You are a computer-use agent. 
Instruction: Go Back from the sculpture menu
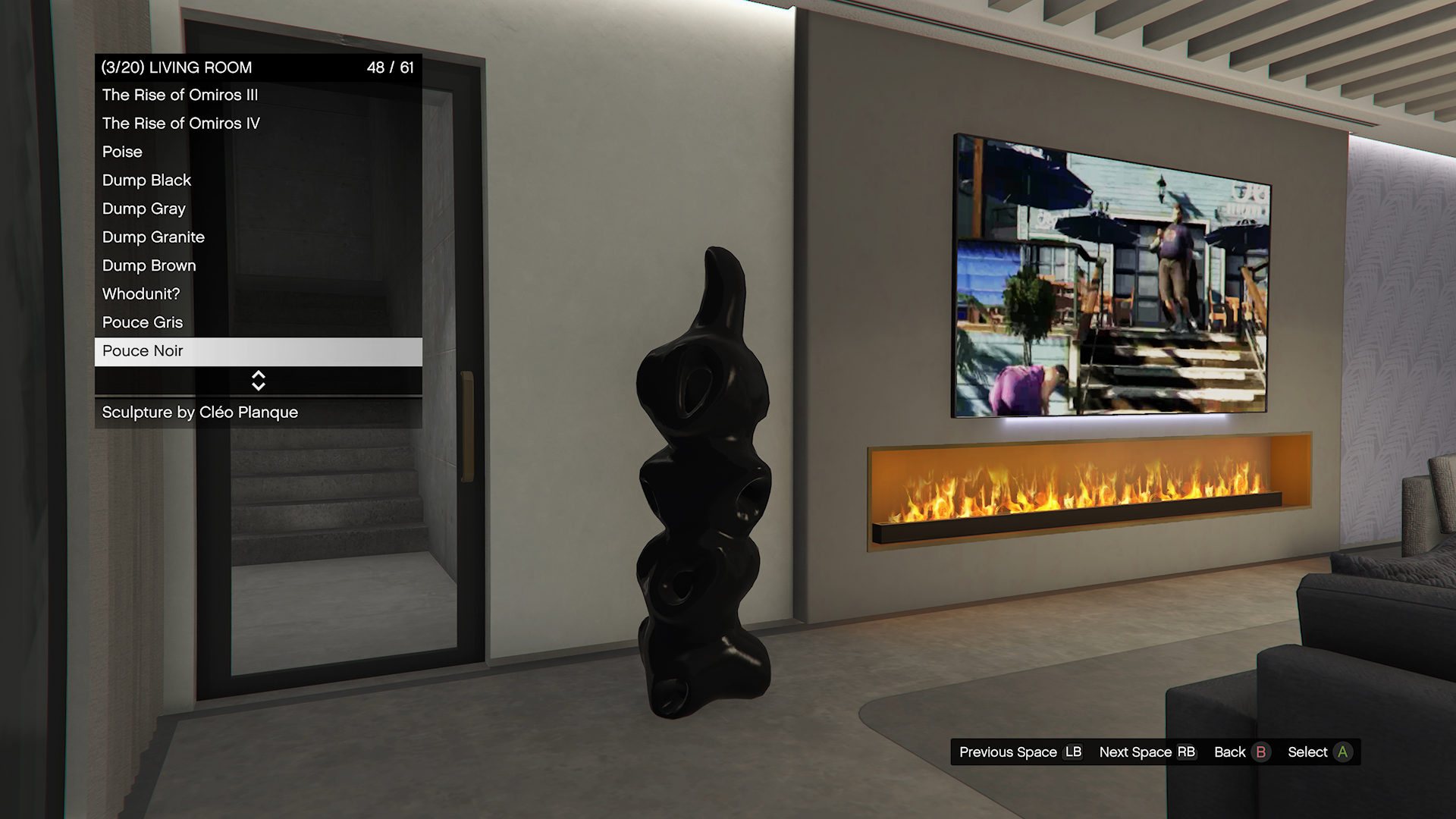pyautogui.click(x=1241, y=752)
